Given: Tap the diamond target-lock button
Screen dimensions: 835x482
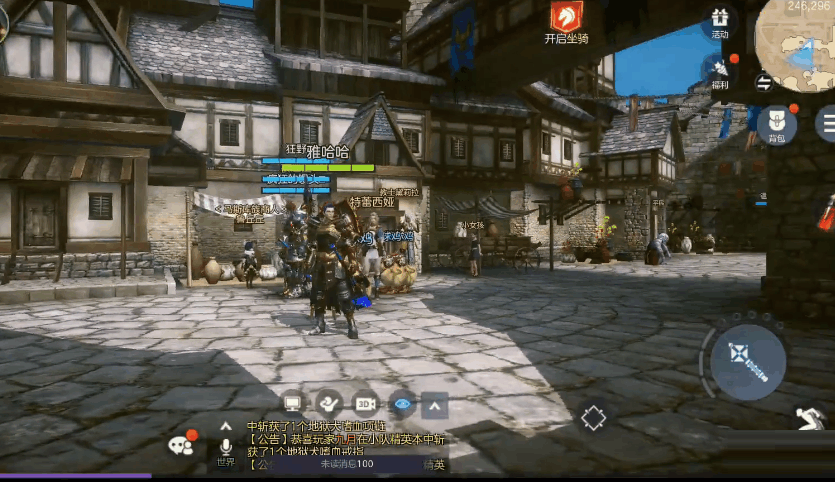Looking at the screenshot, I should [x=594, y=417].
